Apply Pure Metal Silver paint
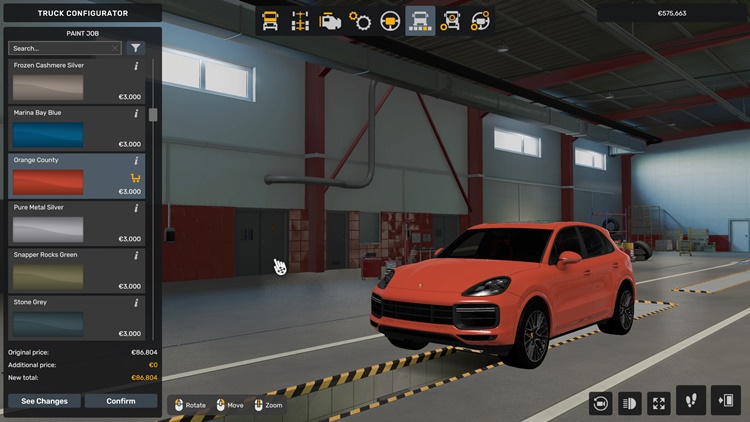750x422 pixels. click(48, 229)
